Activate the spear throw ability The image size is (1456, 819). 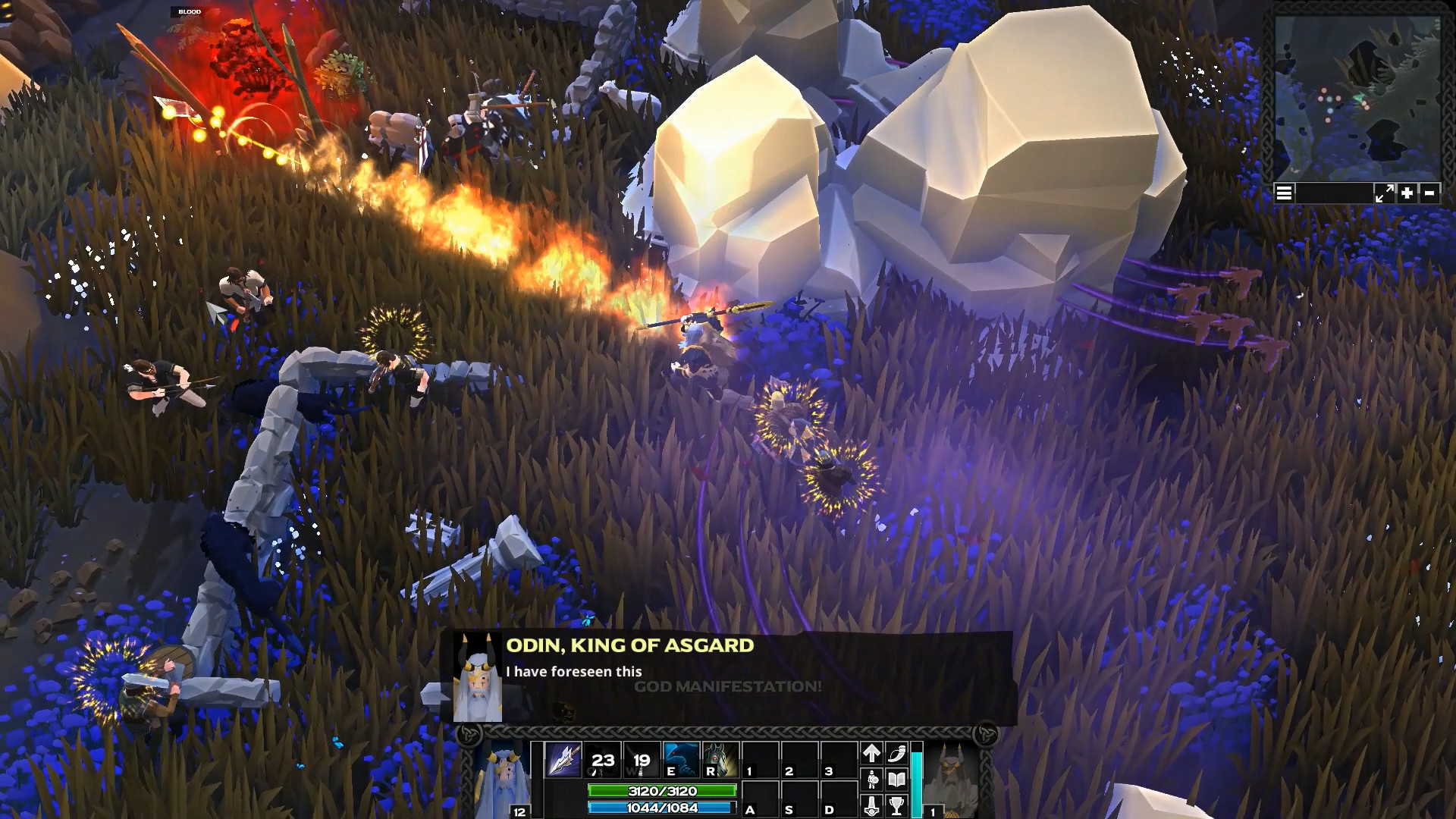point(563,759)
